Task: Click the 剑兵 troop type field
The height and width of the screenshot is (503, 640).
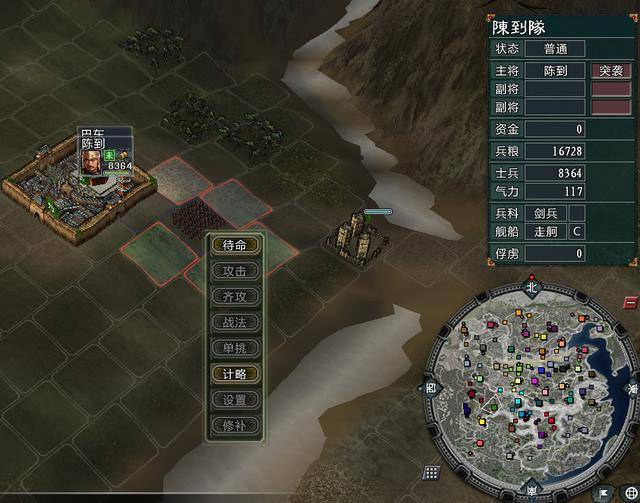Action: click(x=545, y=213)
